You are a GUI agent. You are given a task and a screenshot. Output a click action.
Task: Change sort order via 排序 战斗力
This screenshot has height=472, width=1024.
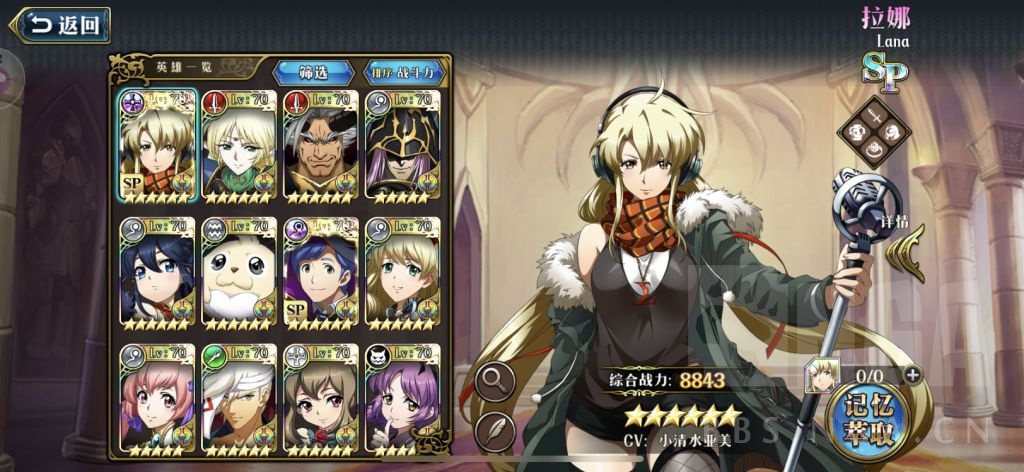tap(404, 72)
